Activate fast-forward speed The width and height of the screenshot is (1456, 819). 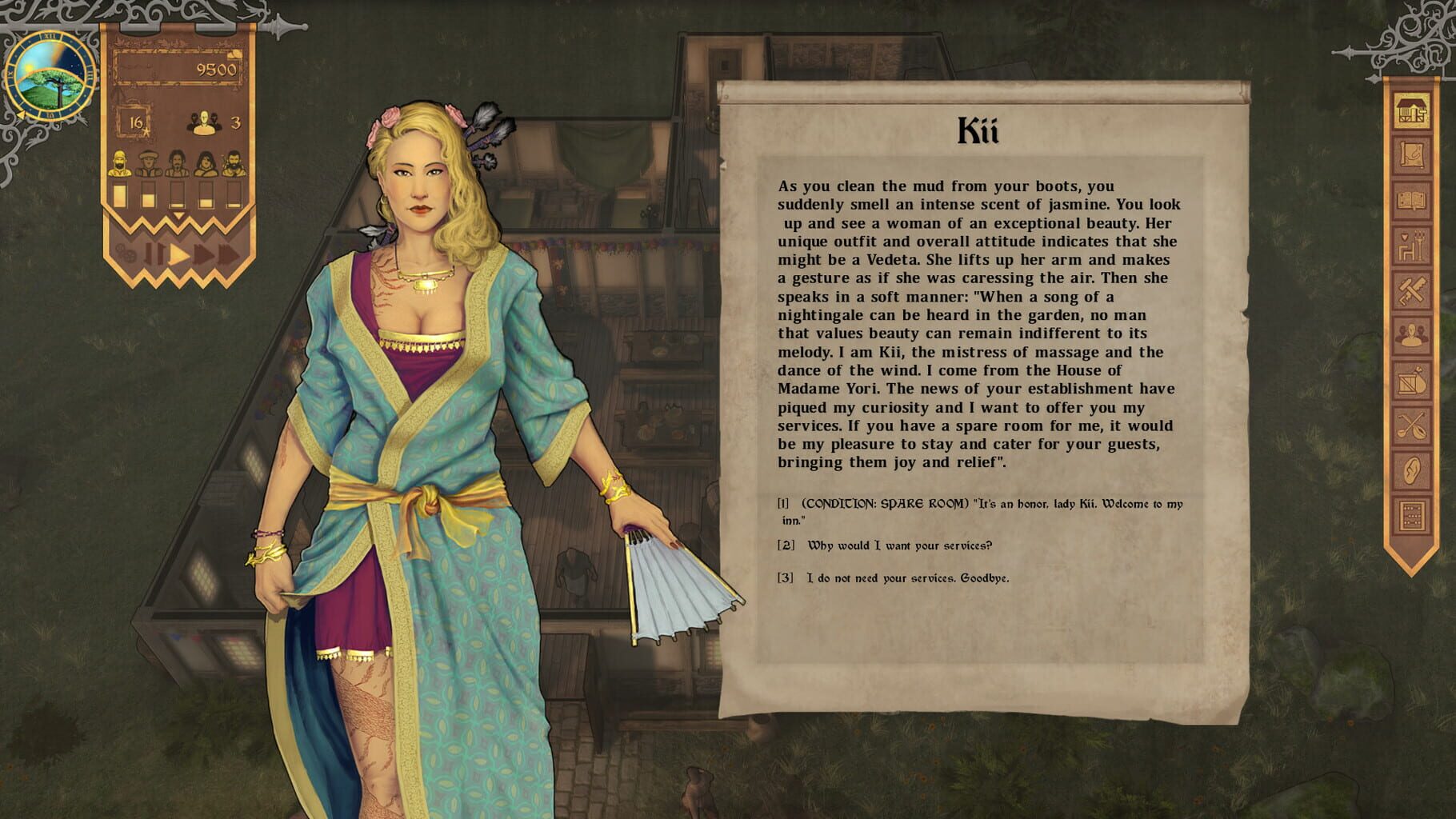(204, 254)
